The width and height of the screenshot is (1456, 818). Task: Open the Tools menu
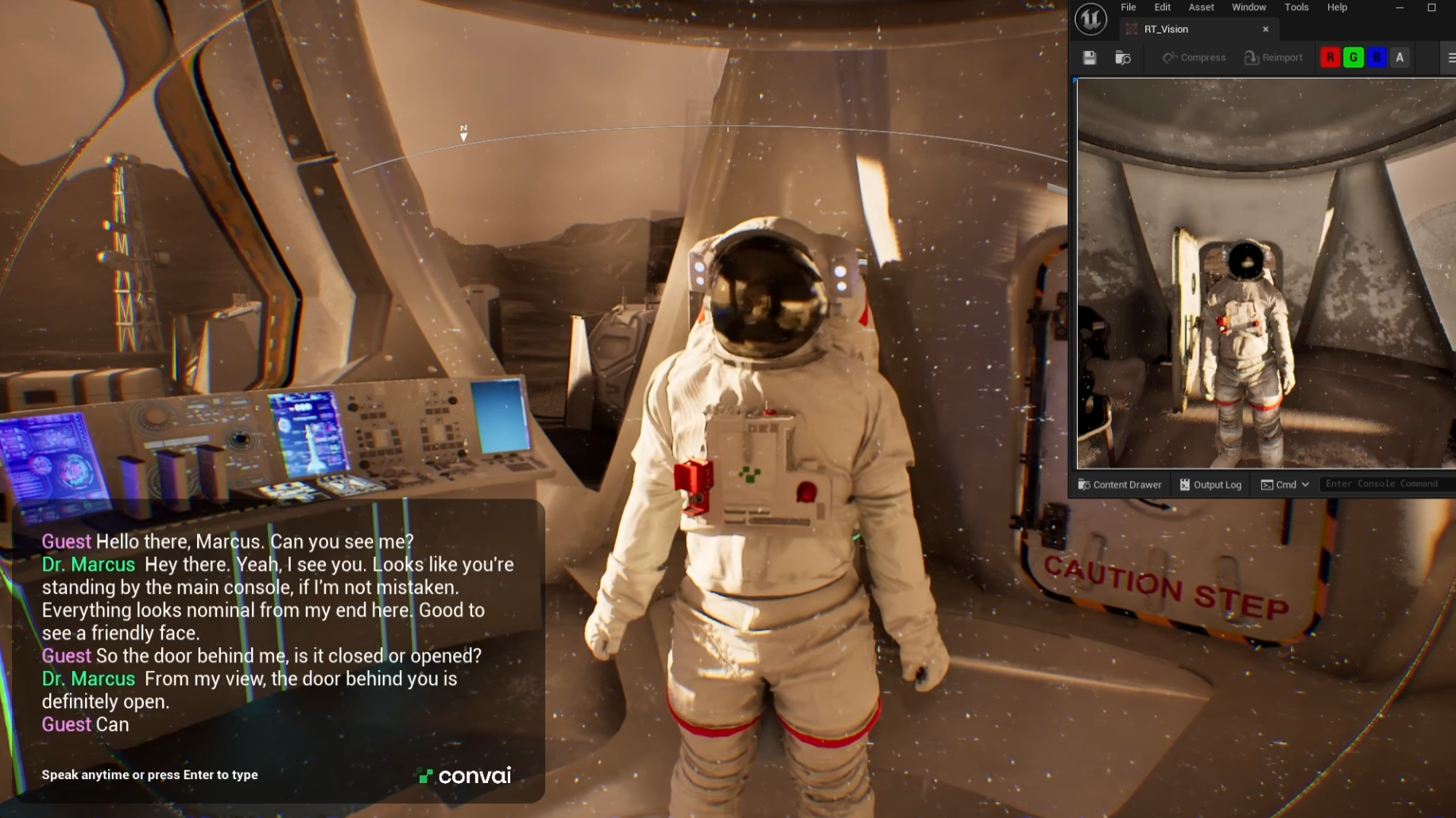pyautogui.click(x=1296, y=7)
